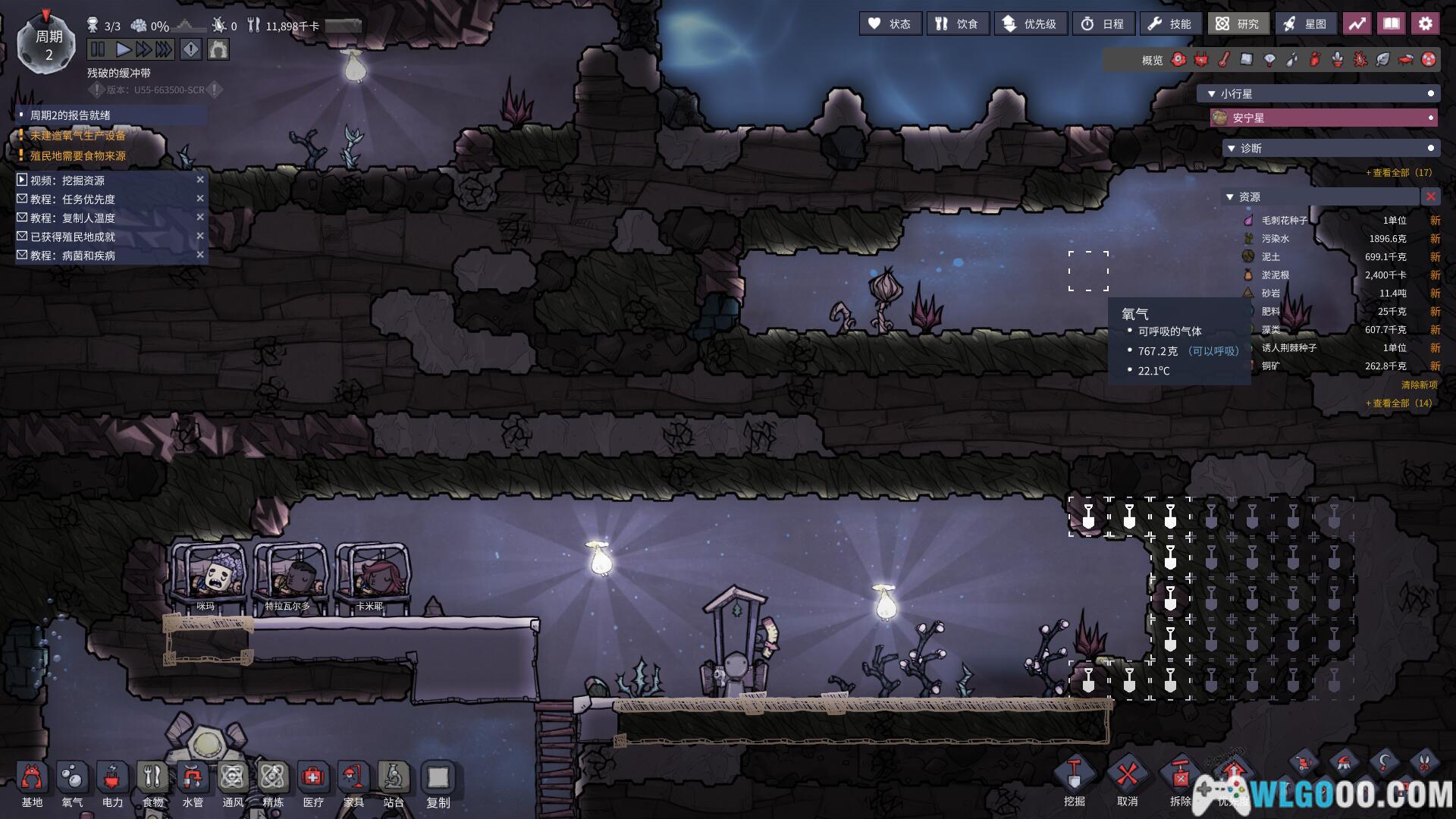Open the codex book icon

[x=1391, y=24]
